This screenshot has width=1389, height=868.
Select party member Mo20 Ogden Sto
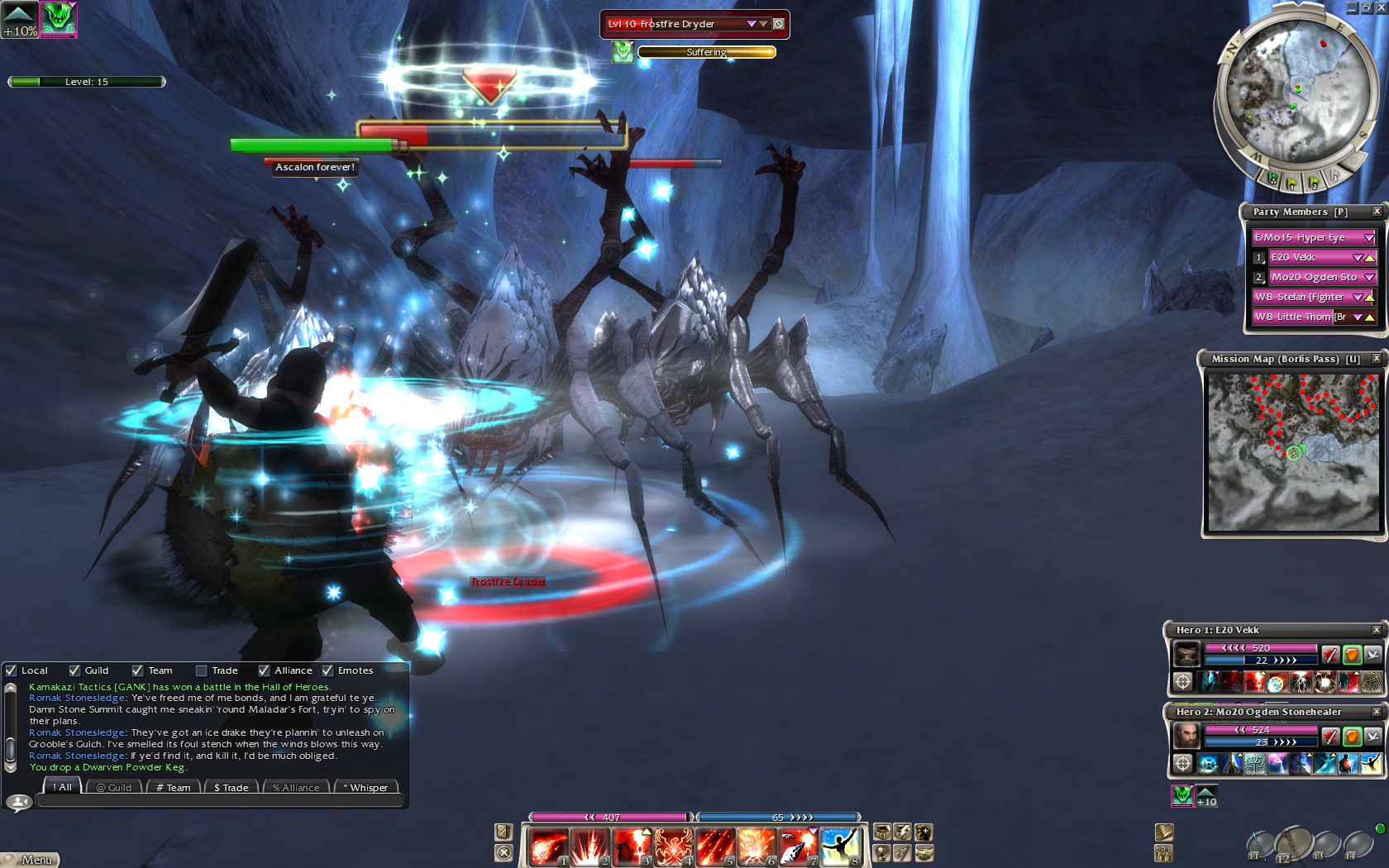(1313, 277)
